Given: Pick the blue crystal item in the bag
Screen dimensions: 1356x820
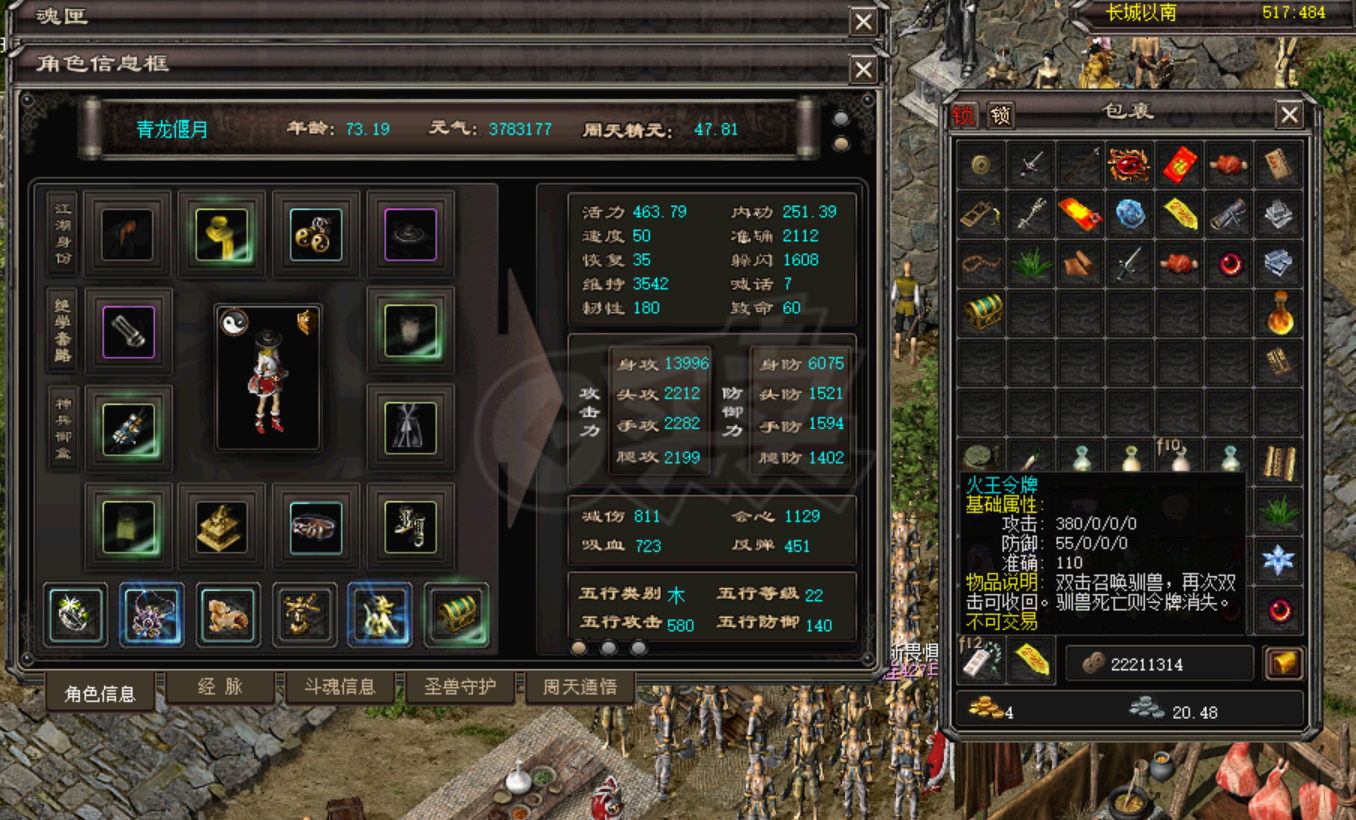Looking at the screenshot, I should pos(1130,214).
